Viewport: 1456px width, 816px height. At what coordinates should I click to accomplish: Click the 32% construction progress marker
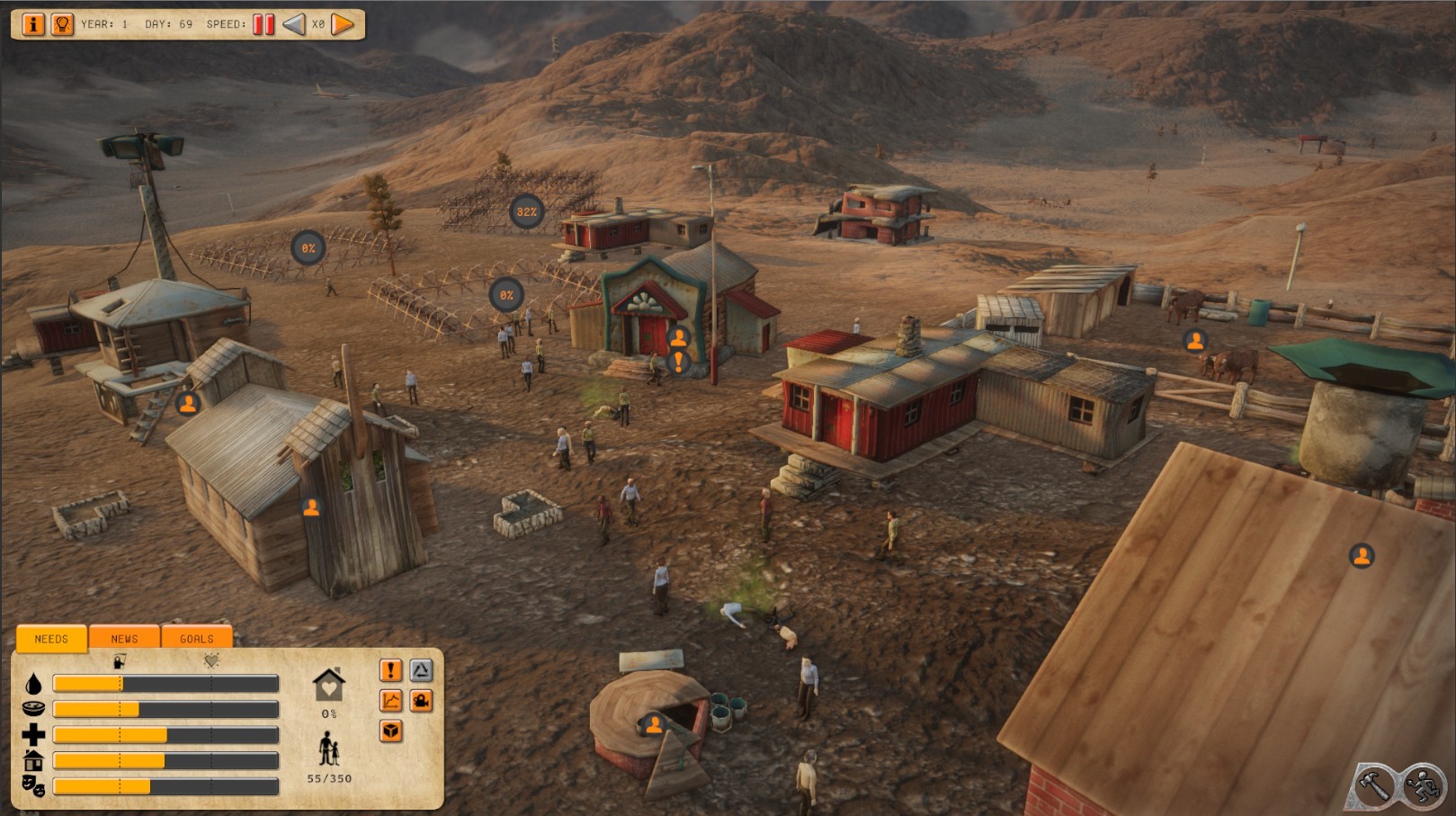[526, 212]
